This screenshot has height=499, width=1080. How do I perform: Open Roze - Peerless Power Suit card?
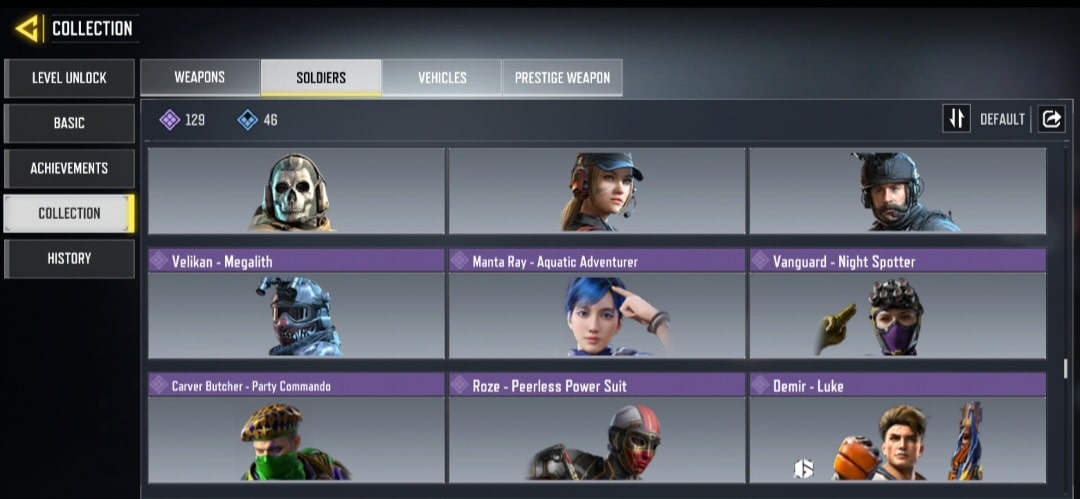pyautogui.click(x=597, y=428)
